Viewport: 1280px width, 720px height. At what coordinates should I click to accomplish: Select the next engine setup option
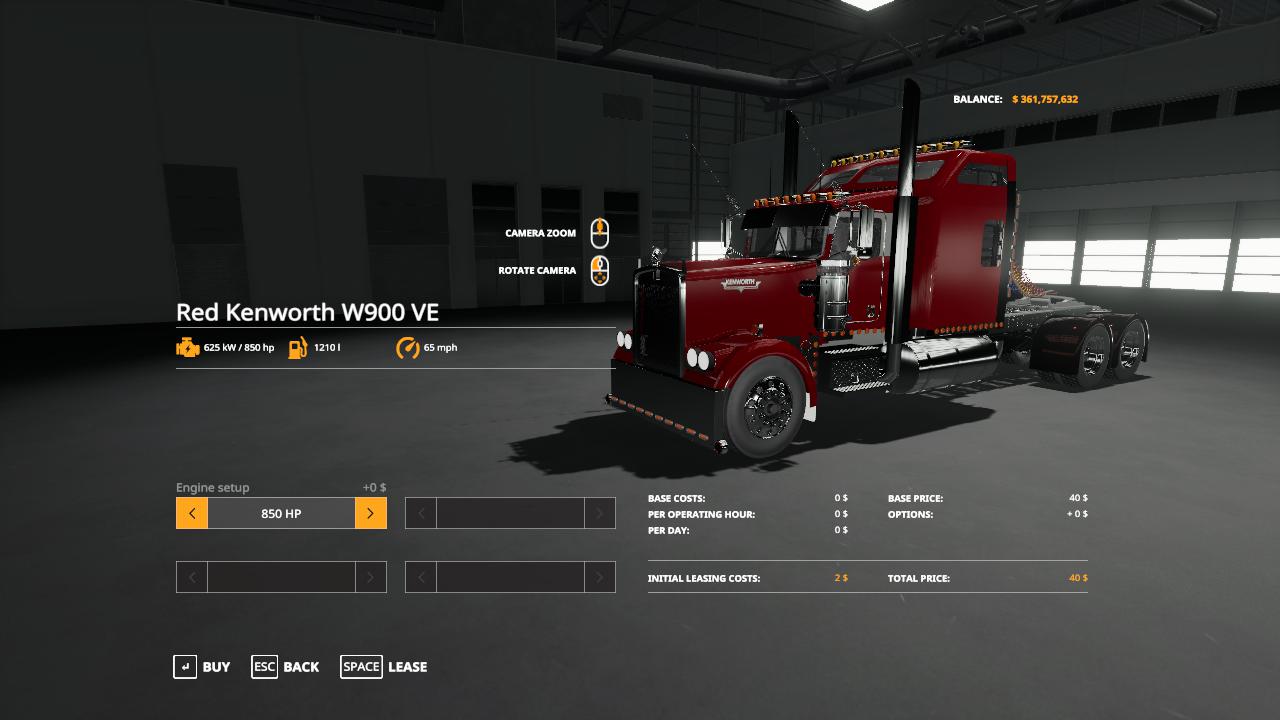pos(370,513)
